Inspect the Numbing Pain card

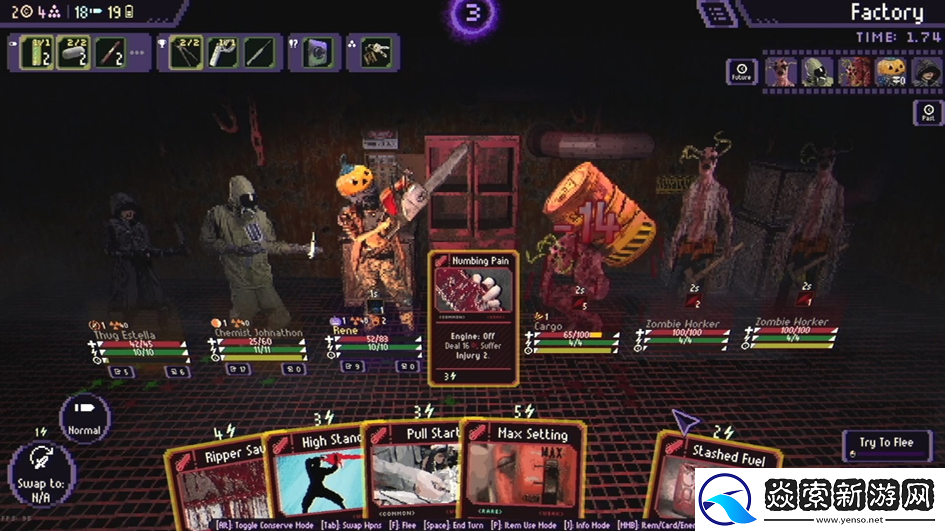474,317
